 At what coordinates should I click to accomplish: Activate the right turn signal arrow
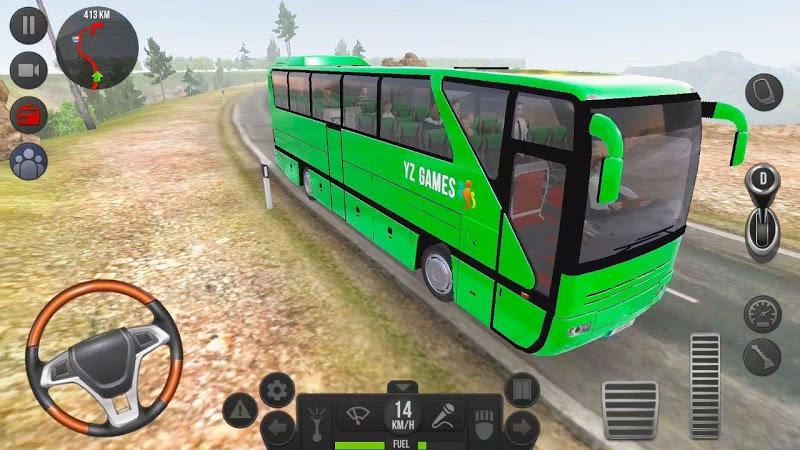point(522,429)
